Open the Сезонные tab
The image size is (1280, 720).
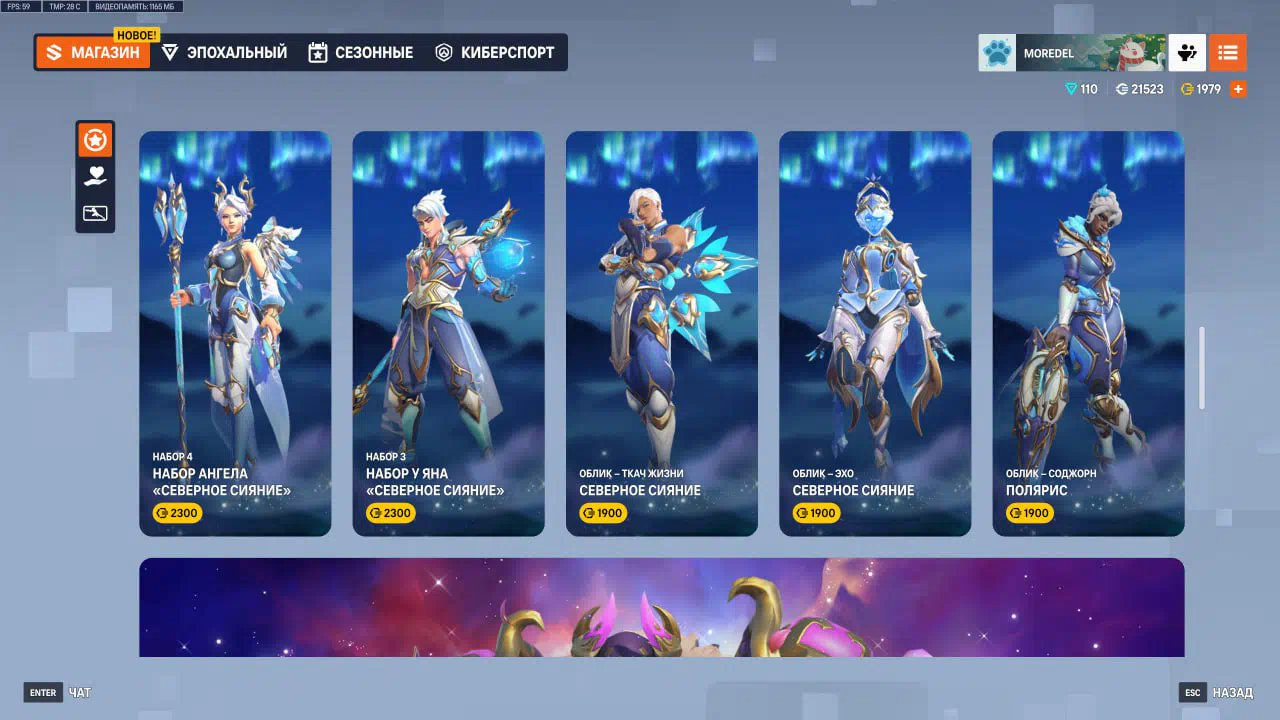(360, 53)
